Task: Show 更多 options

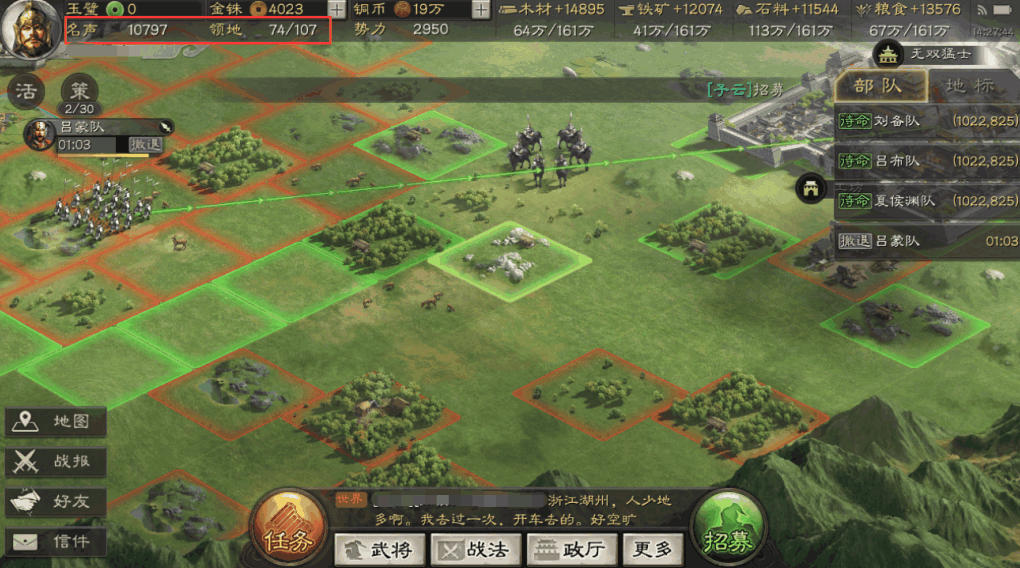Action: [x=653, y=549]
